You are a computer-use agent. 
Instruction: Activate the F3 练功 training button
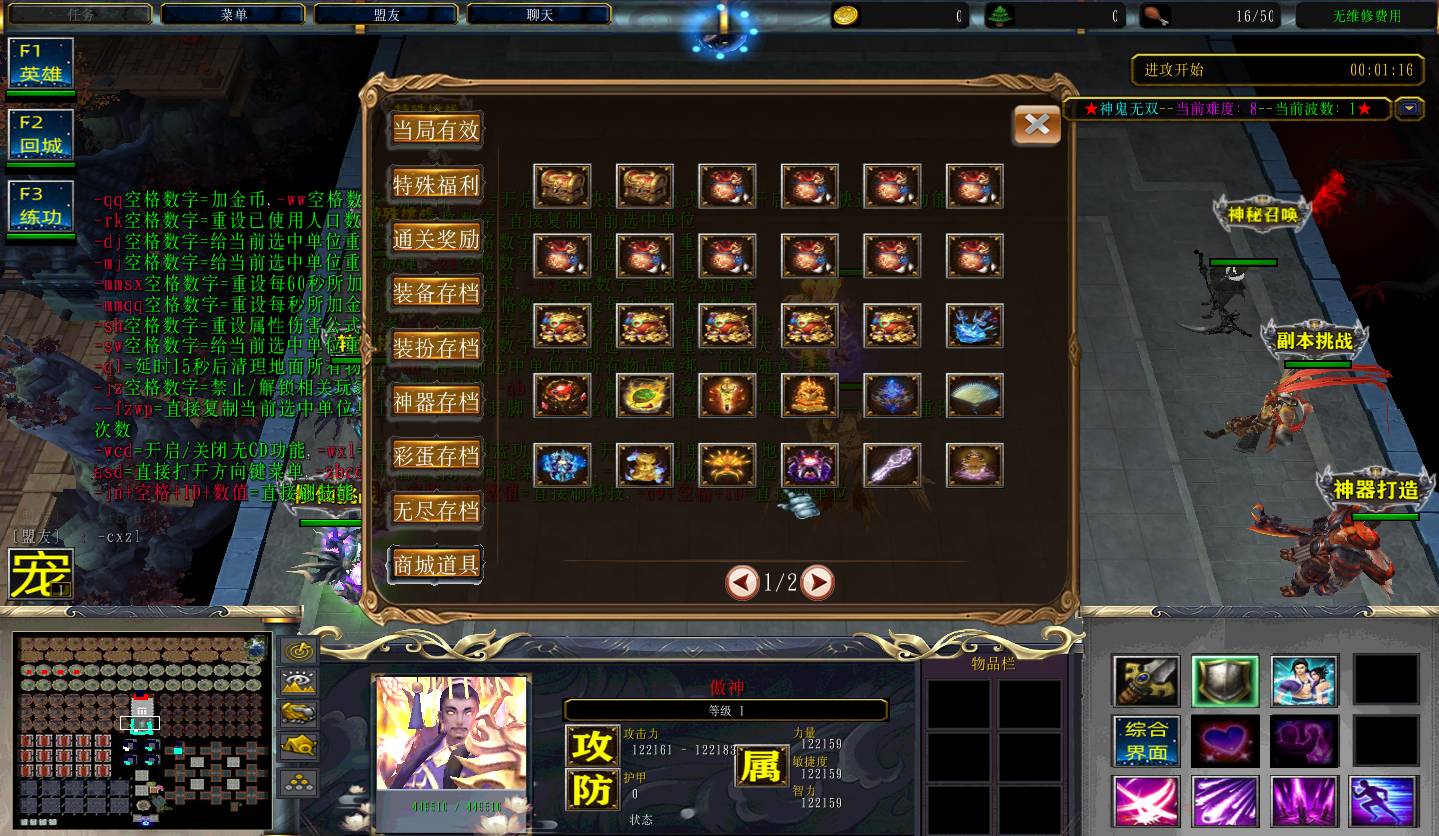(x=41, y=206)
